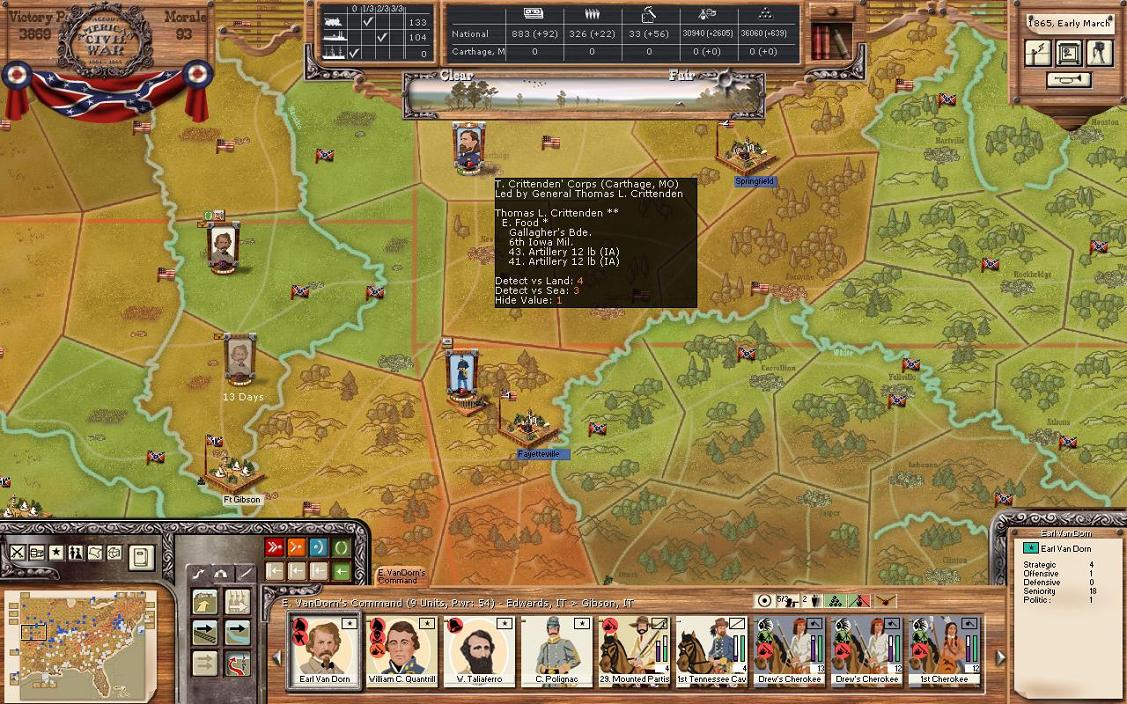Set the red assault posture
Screen dimensions: 1127x704
pyautogui.click(x=274, y=547)
